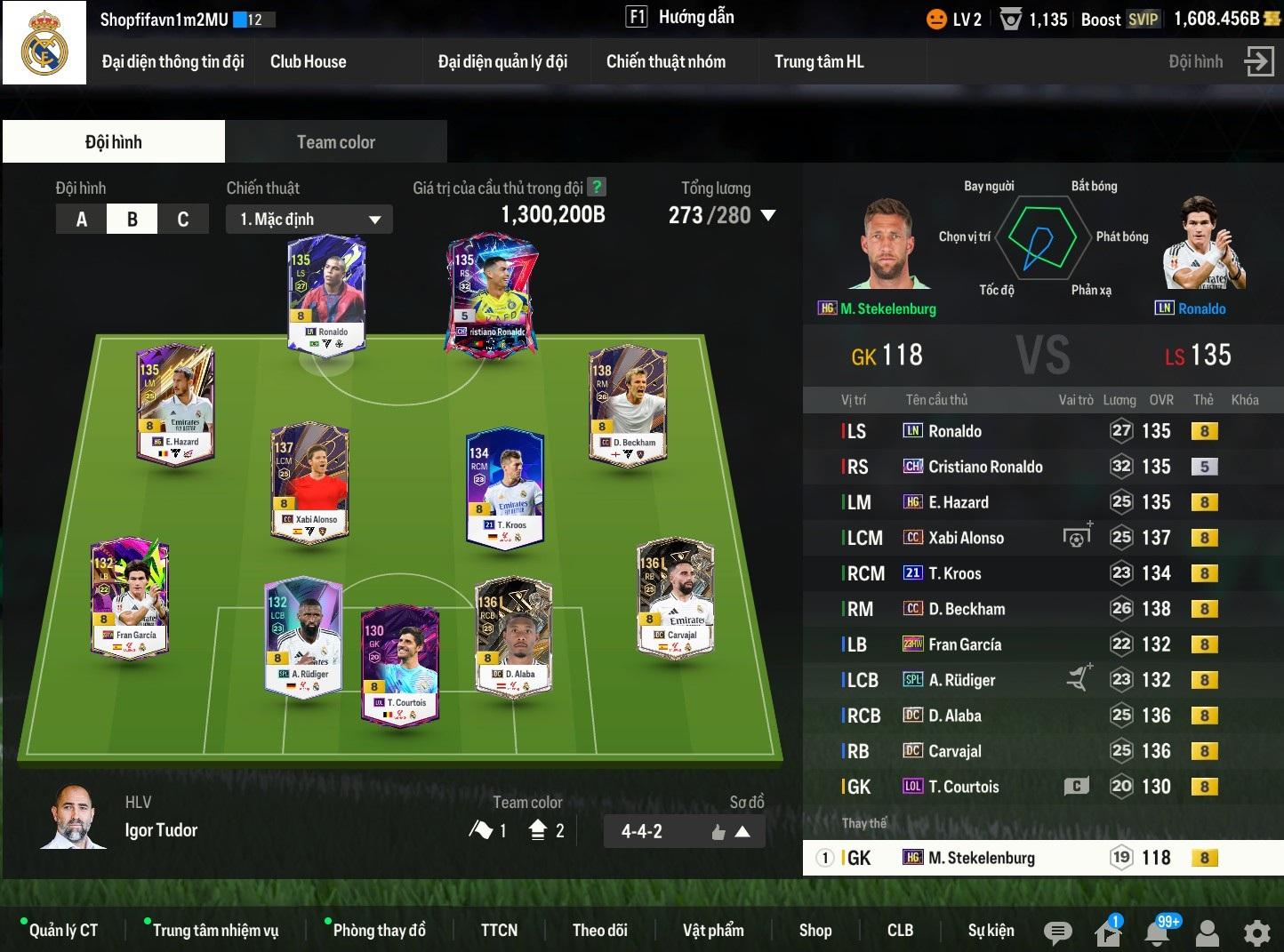Switch to the Team color tab
Image resolution: width=1284 pixels, height=952 pixels.
pos(335,142)
